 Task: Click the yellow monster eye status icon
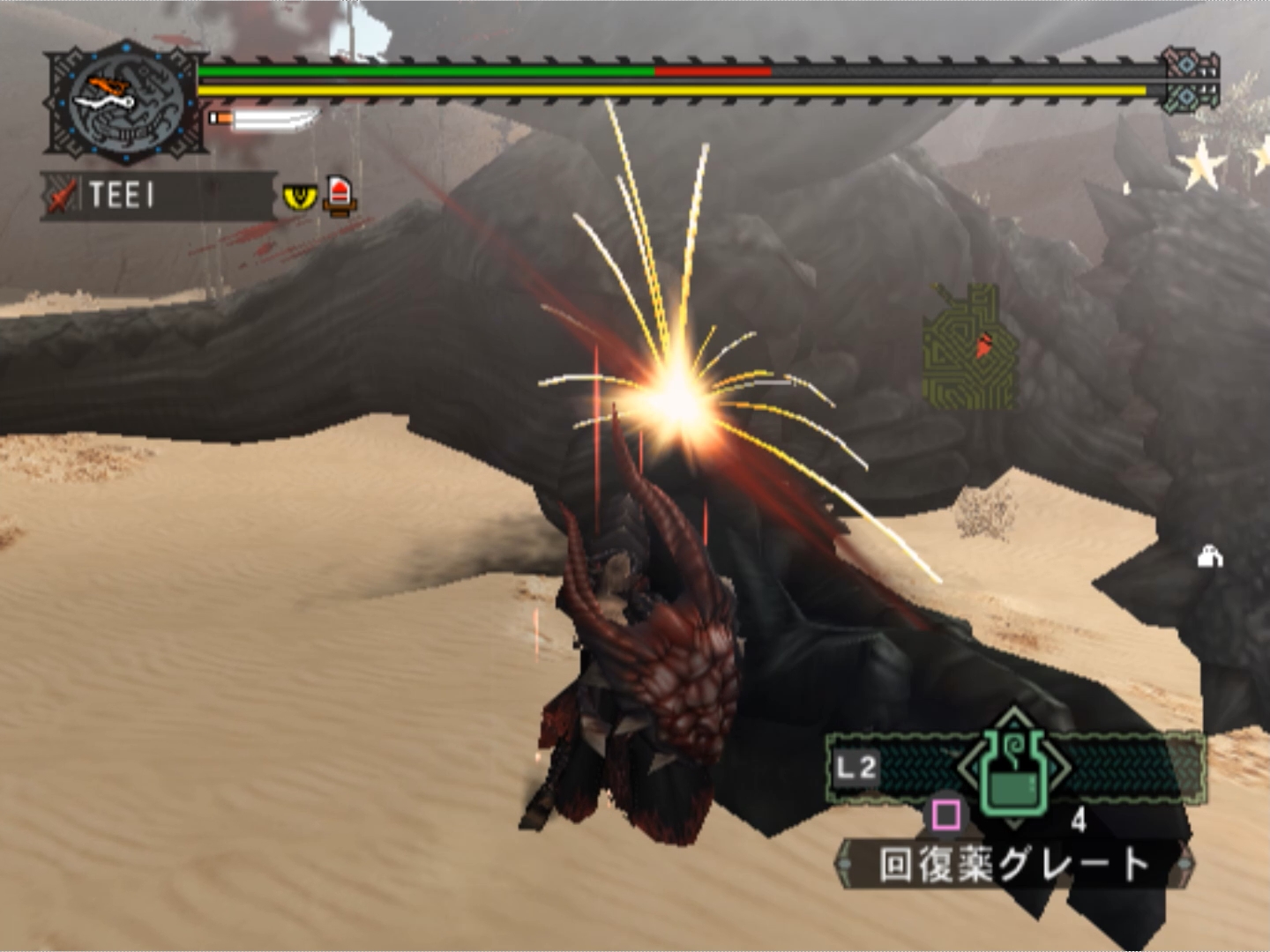[300, 196]
